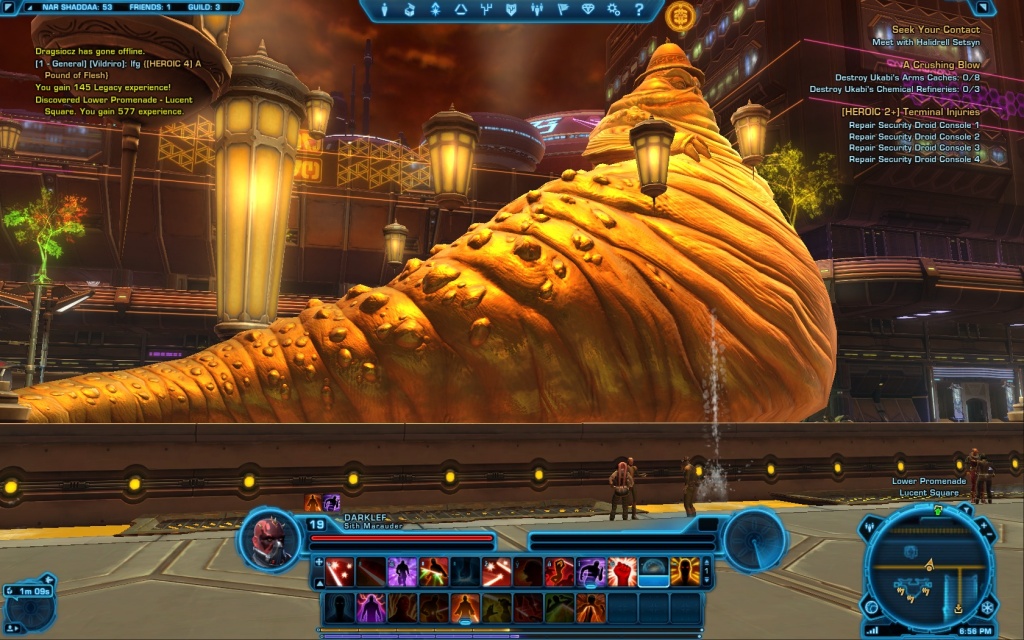Open the guild shield icon in top menu

(511, 10)
